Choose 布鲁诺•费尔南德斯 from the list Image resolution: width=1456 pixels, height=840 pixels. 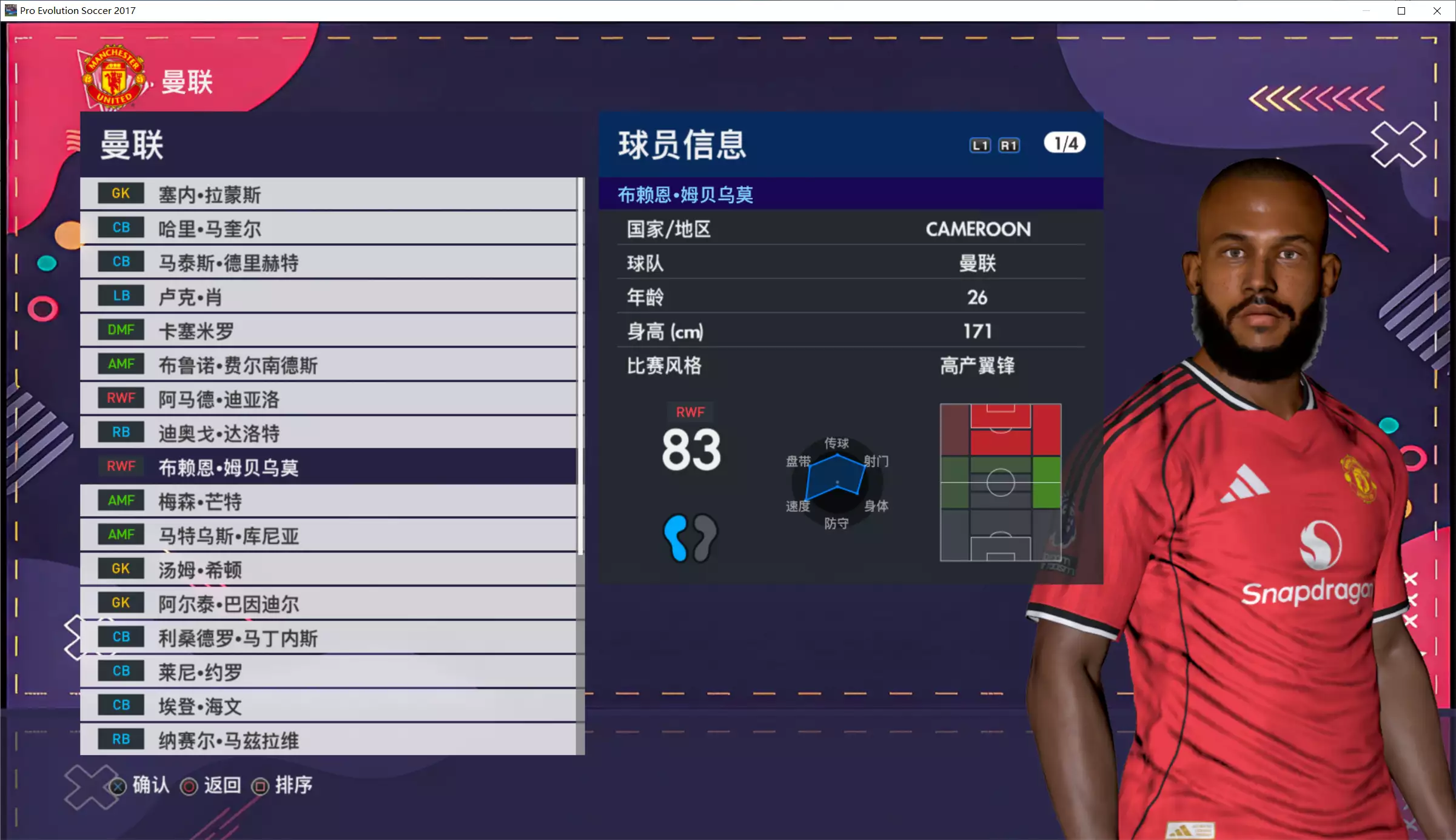point(327,365)
